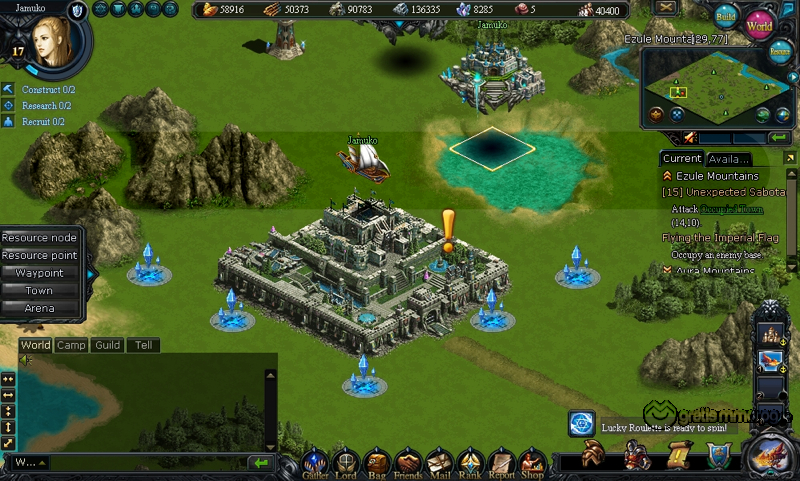Viewport: 800px width, 481px height.
Task: Choose Resource node in the side menu
Action: [x=39, y=238]
